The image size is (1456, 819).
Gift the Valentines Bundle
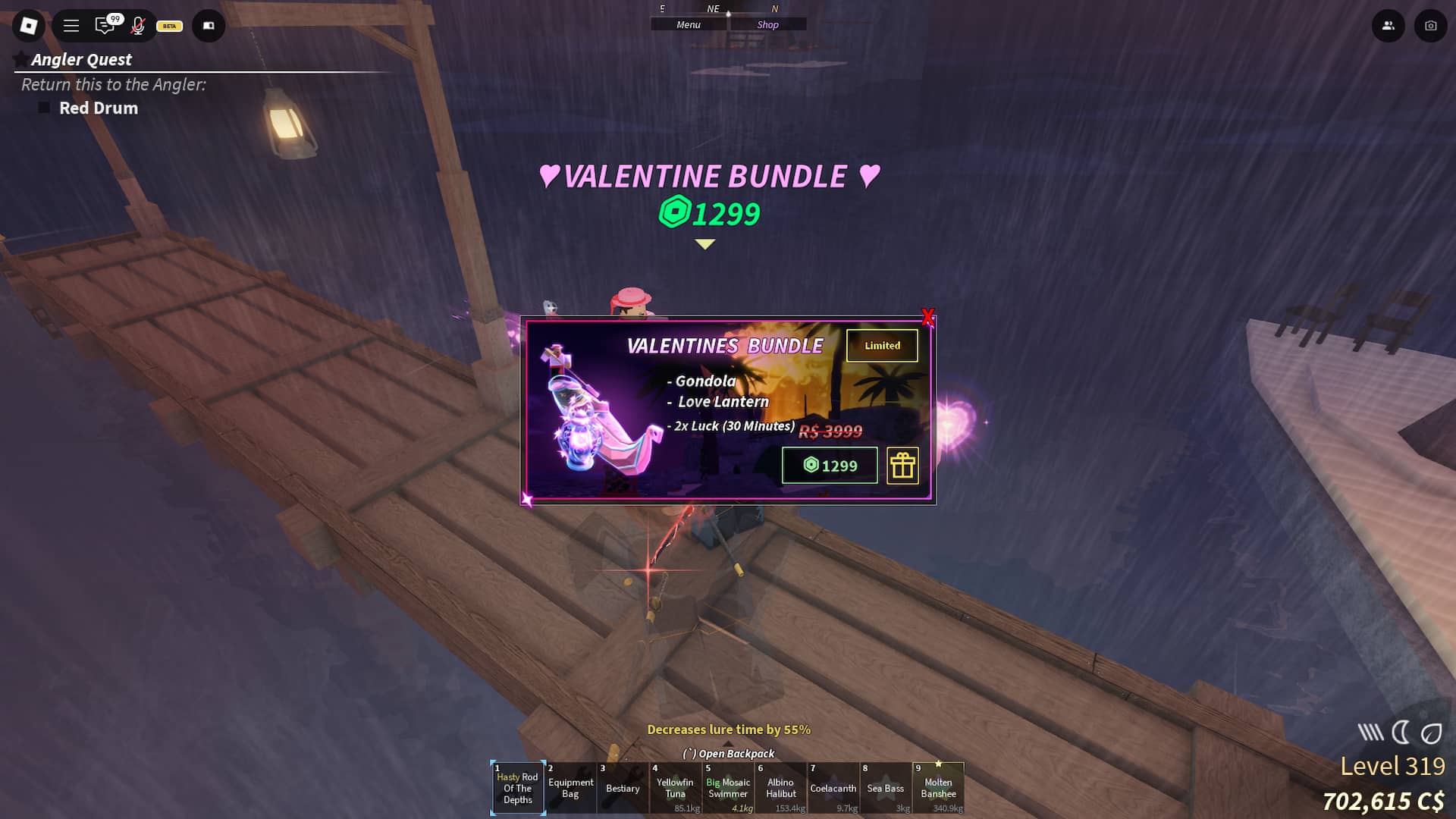(902, 466)
